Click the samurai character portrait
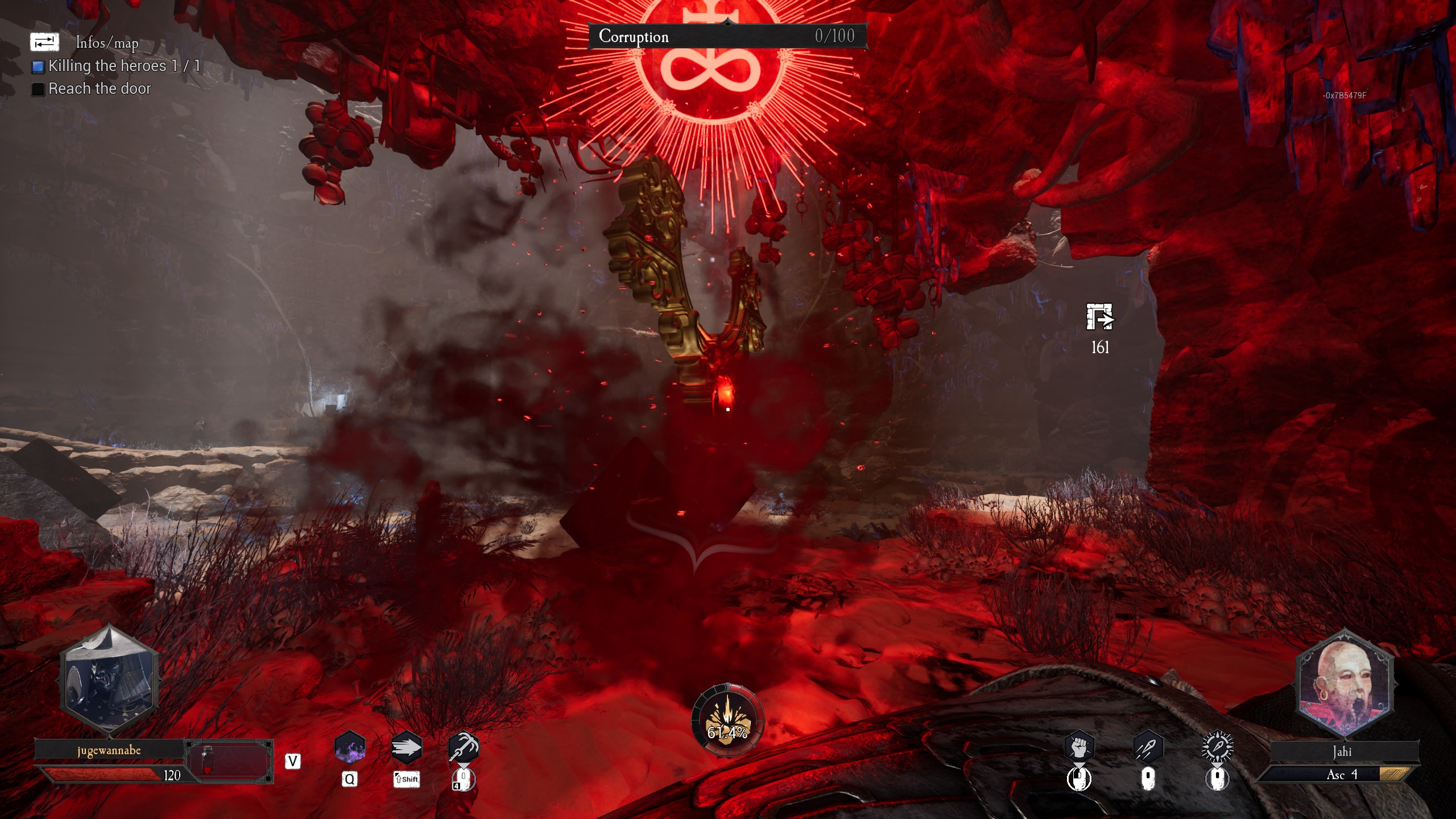The height and width of the screenshot is (819, 1456). pyautogui.click(x=109, y=679)
